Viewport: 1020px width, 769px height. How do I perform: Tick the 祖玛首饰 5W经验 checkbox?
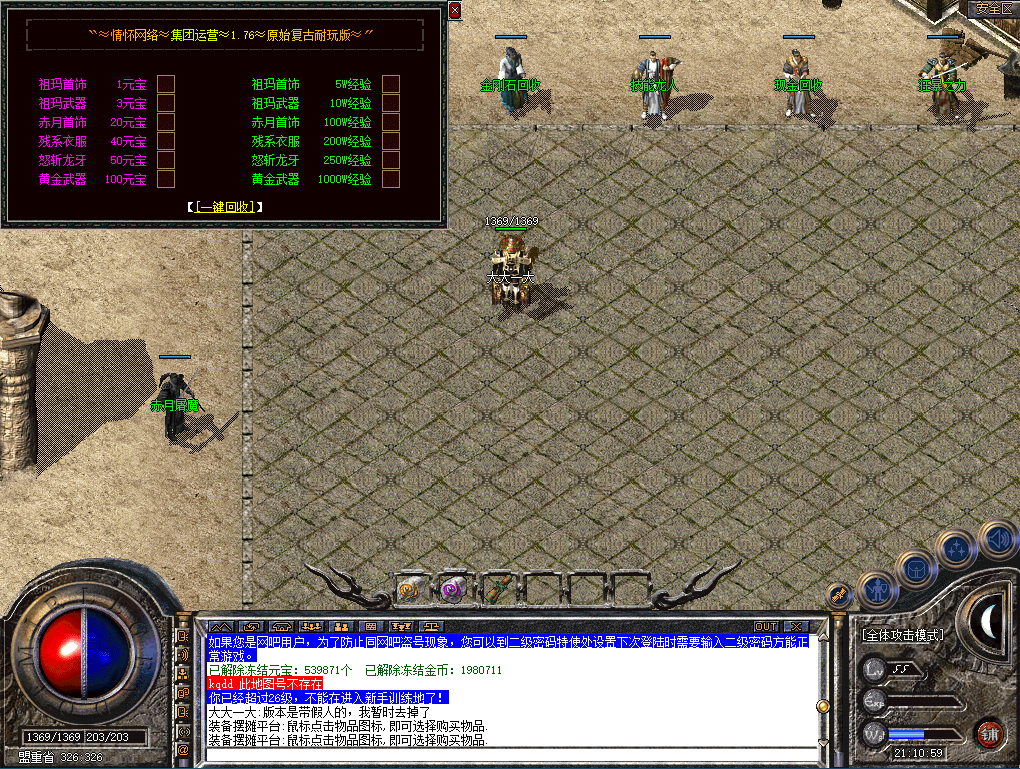[391, 84]
